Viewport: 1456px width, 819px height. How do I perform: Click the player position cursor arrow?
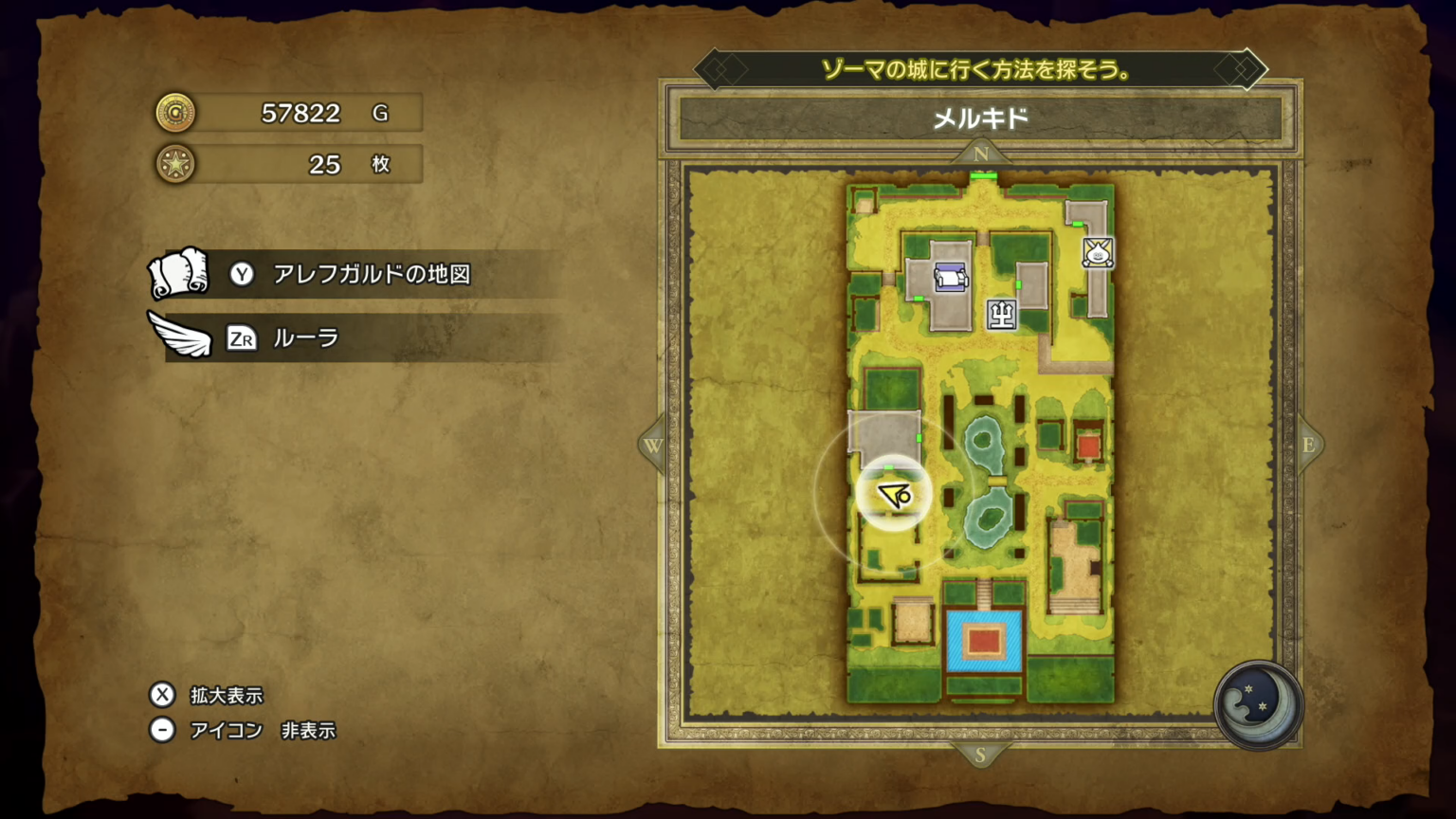(892, 492)
